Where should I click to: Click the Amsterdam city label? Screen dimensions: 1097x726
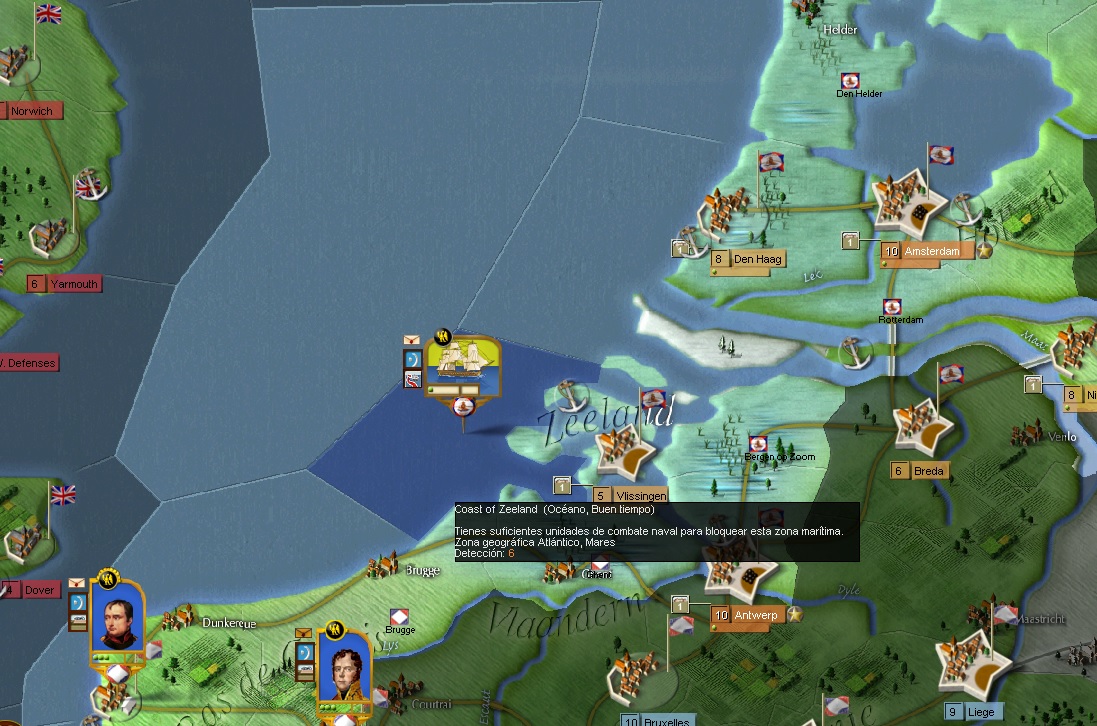937,251
